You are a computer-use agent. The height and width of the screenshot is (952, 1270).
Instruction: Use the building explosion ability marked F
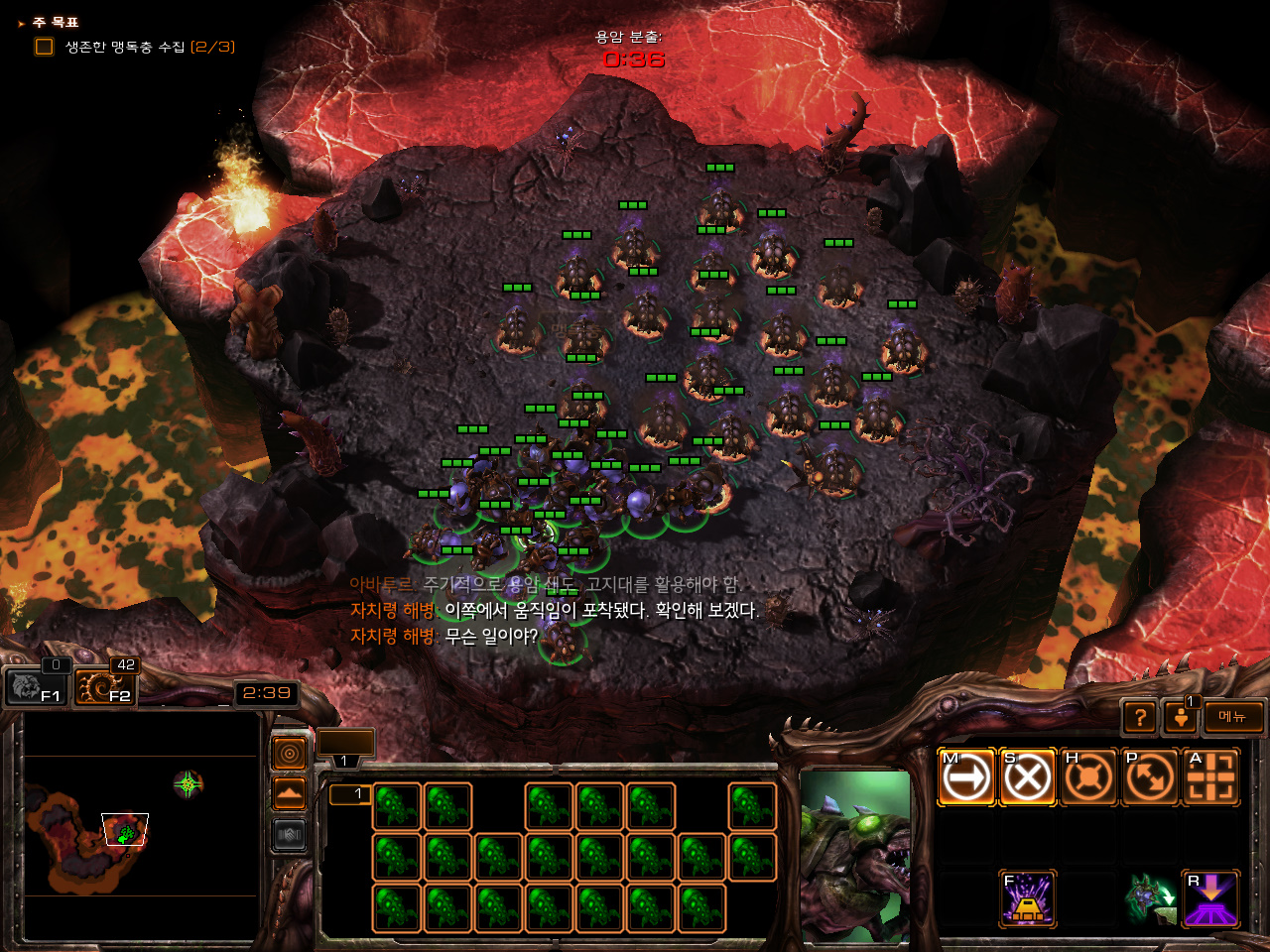(x=1027, y=898)
